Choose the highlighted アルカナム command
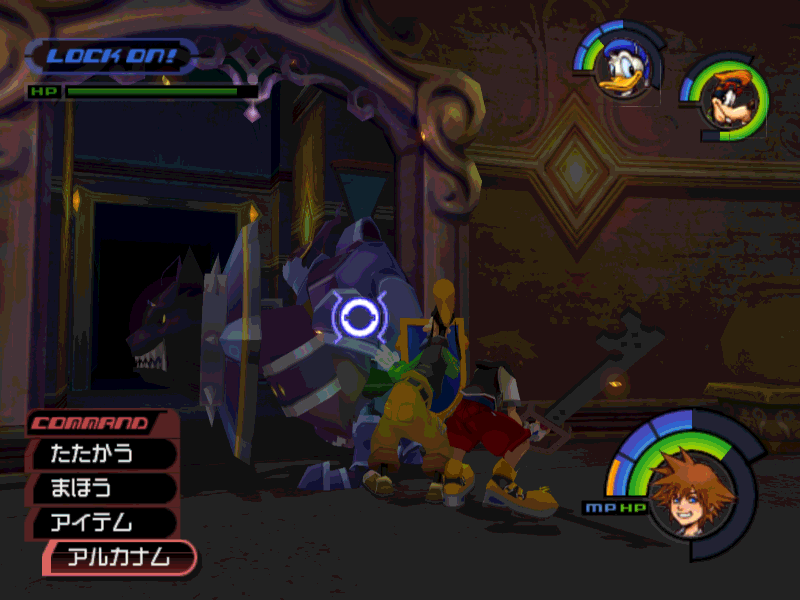This screenshot has height=600, width=800. [120, 557]
